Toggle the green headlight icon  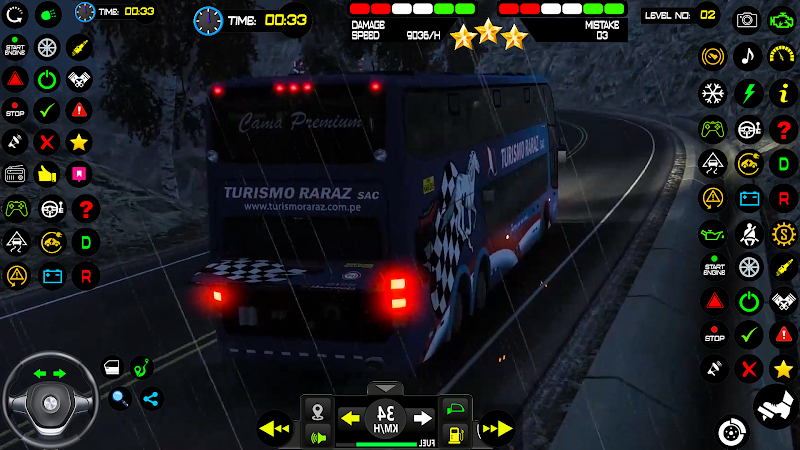47,15
